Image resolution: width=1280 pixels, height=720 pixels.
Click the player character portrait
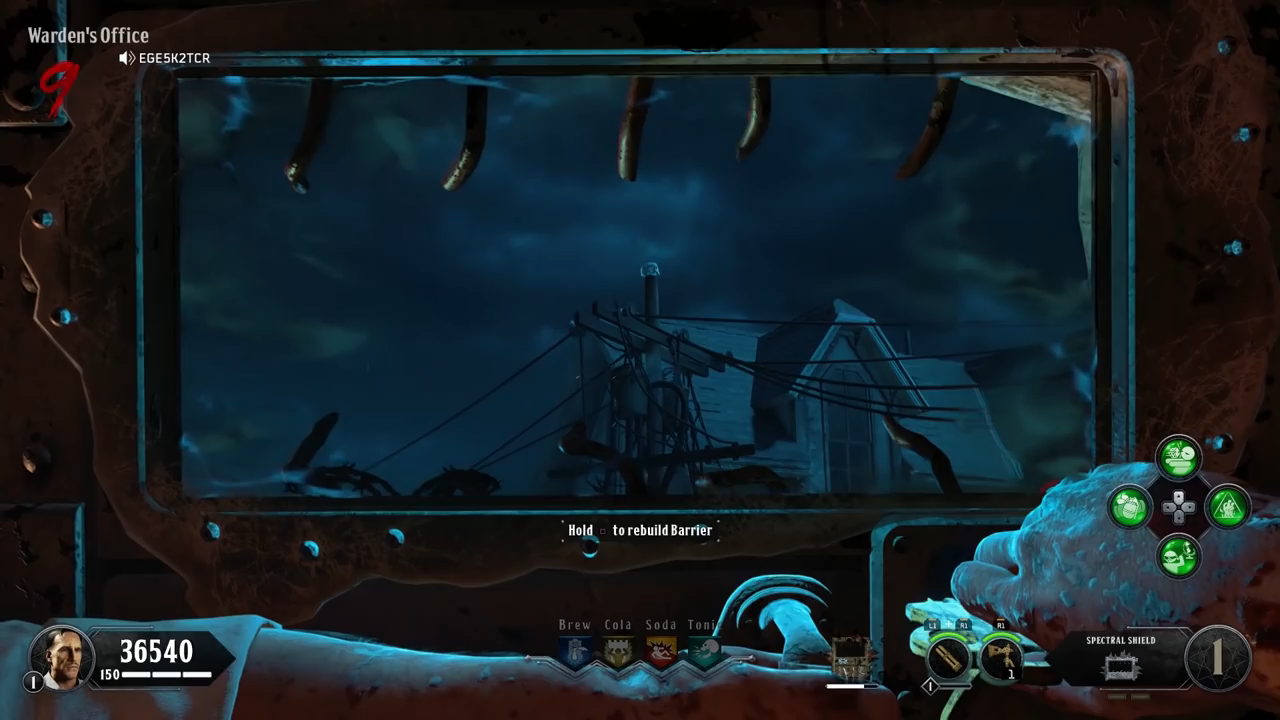tap(62, 656)
